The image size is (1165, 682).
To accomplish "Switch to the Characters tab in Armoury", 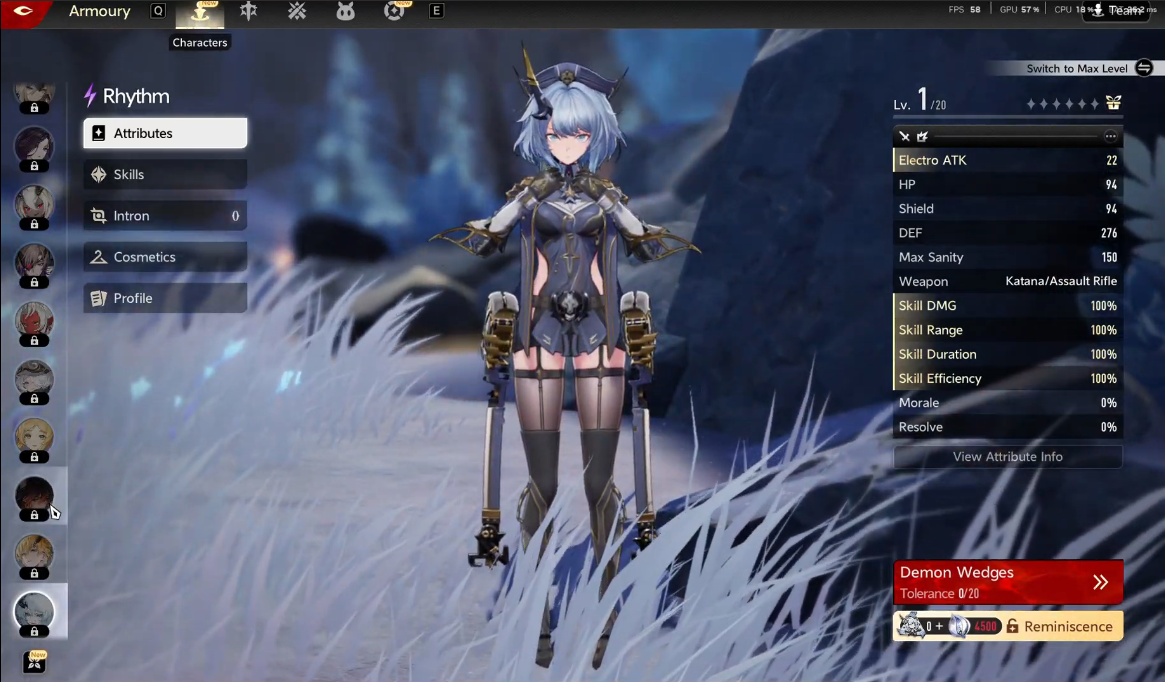I will tap(200, 12).
